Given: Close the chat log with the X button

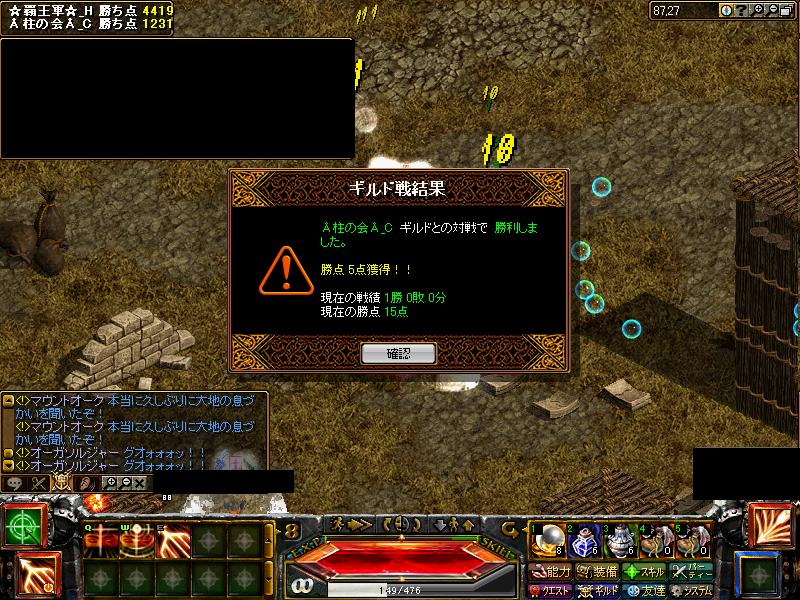Looking at the screenshot, I should tap(139, 482).
